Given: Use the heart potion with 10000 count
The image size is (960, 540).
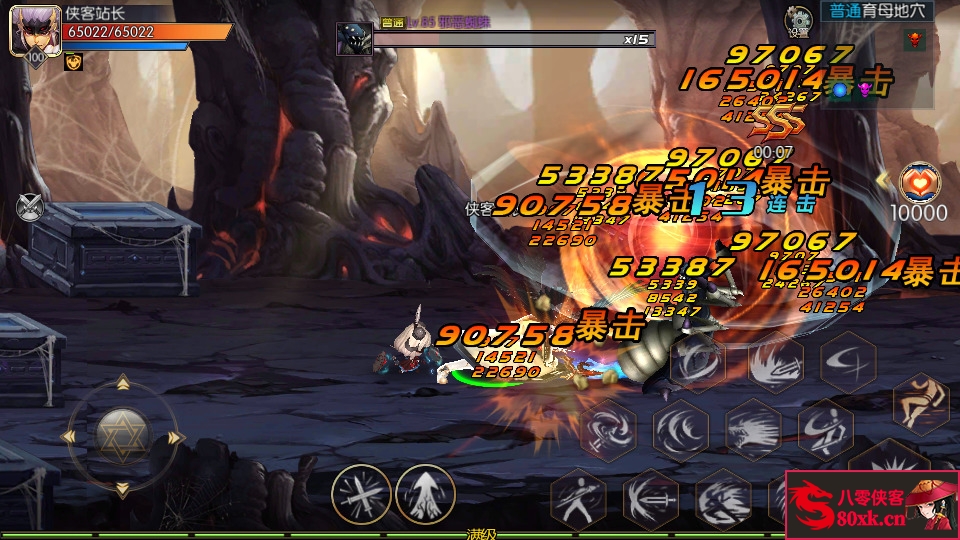Looking at the screenshot, I should click(918, 182).
